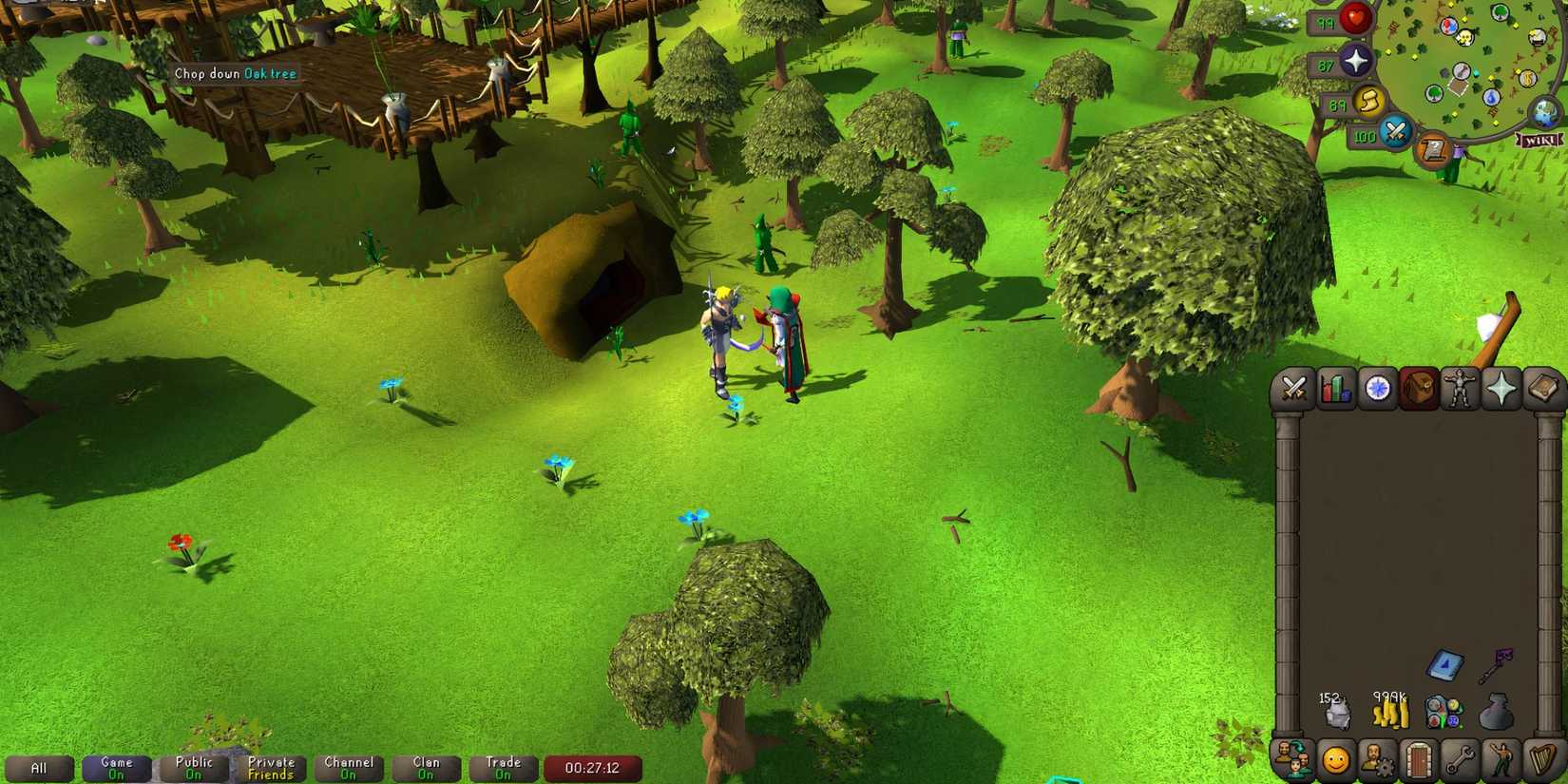Open the Combat Options tab
The height and width of the screenshot is (784, 1568).
coord(1294,389)
